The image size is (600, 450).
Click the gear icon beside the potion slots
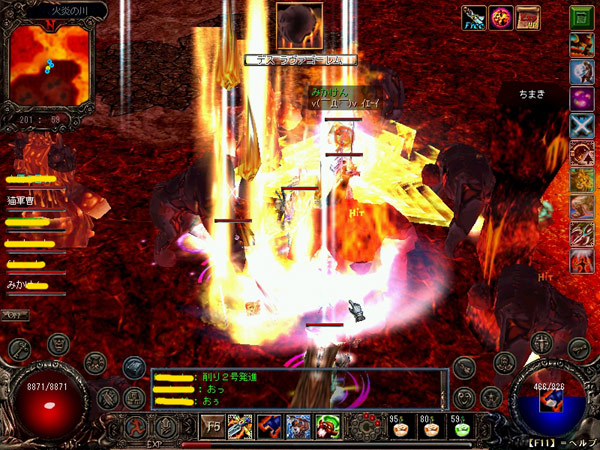tap(366, 424)
